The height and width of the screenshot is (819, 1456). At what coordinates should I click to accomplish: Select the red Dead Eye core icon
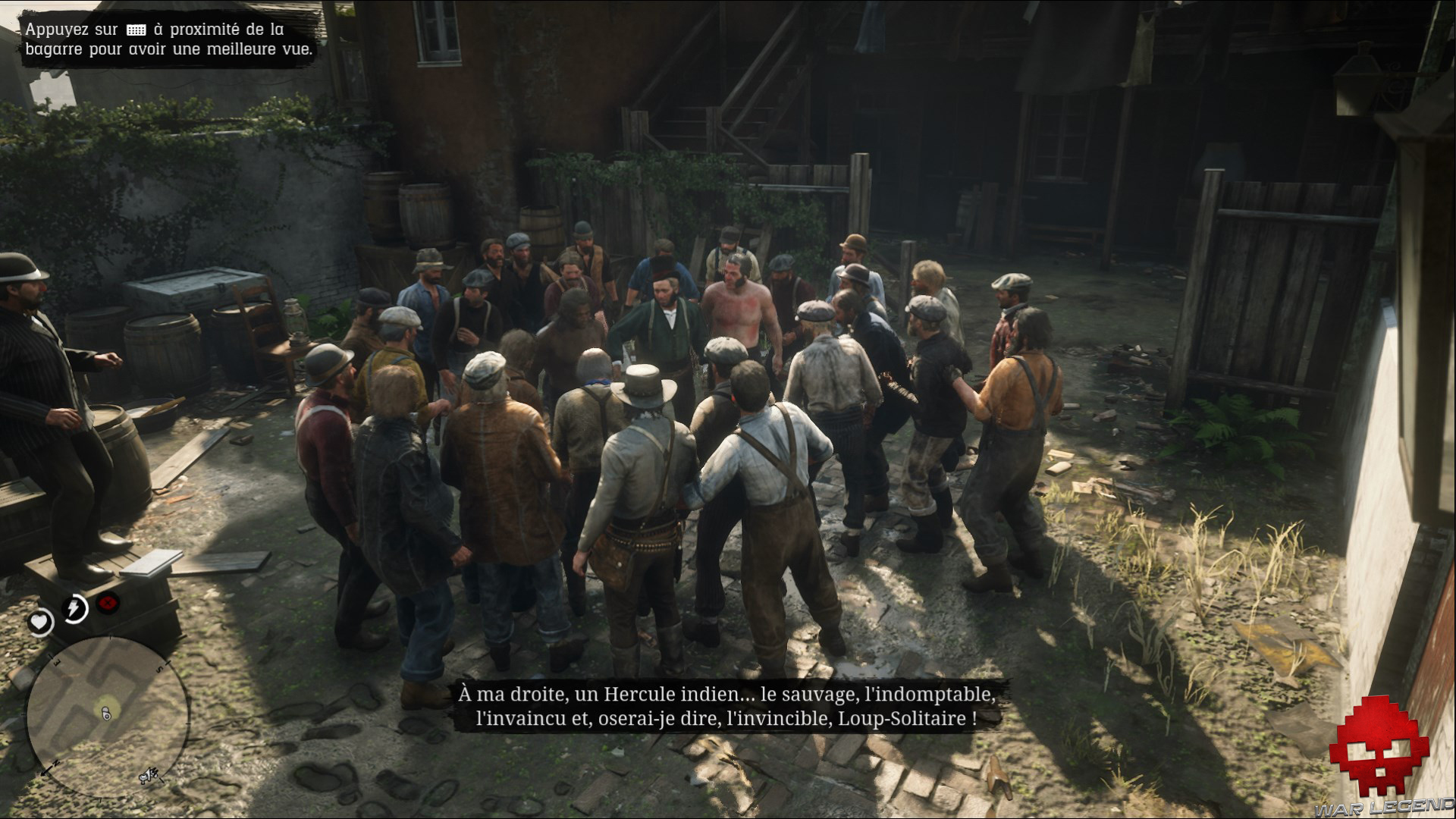pos(106,604)
